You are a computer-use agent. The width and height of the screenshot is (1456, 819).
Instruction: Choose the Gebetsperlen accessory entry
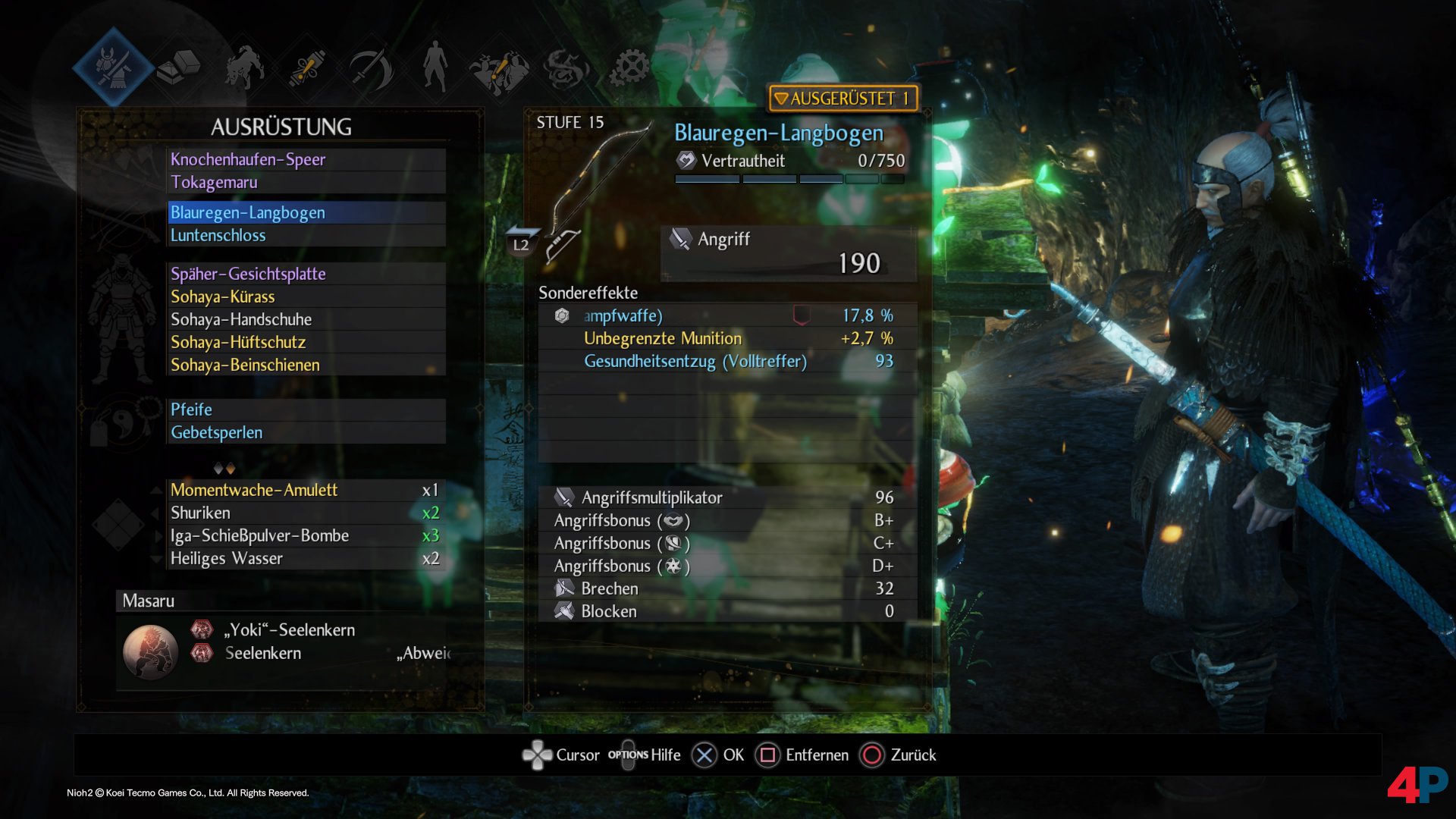pos(306,432)
